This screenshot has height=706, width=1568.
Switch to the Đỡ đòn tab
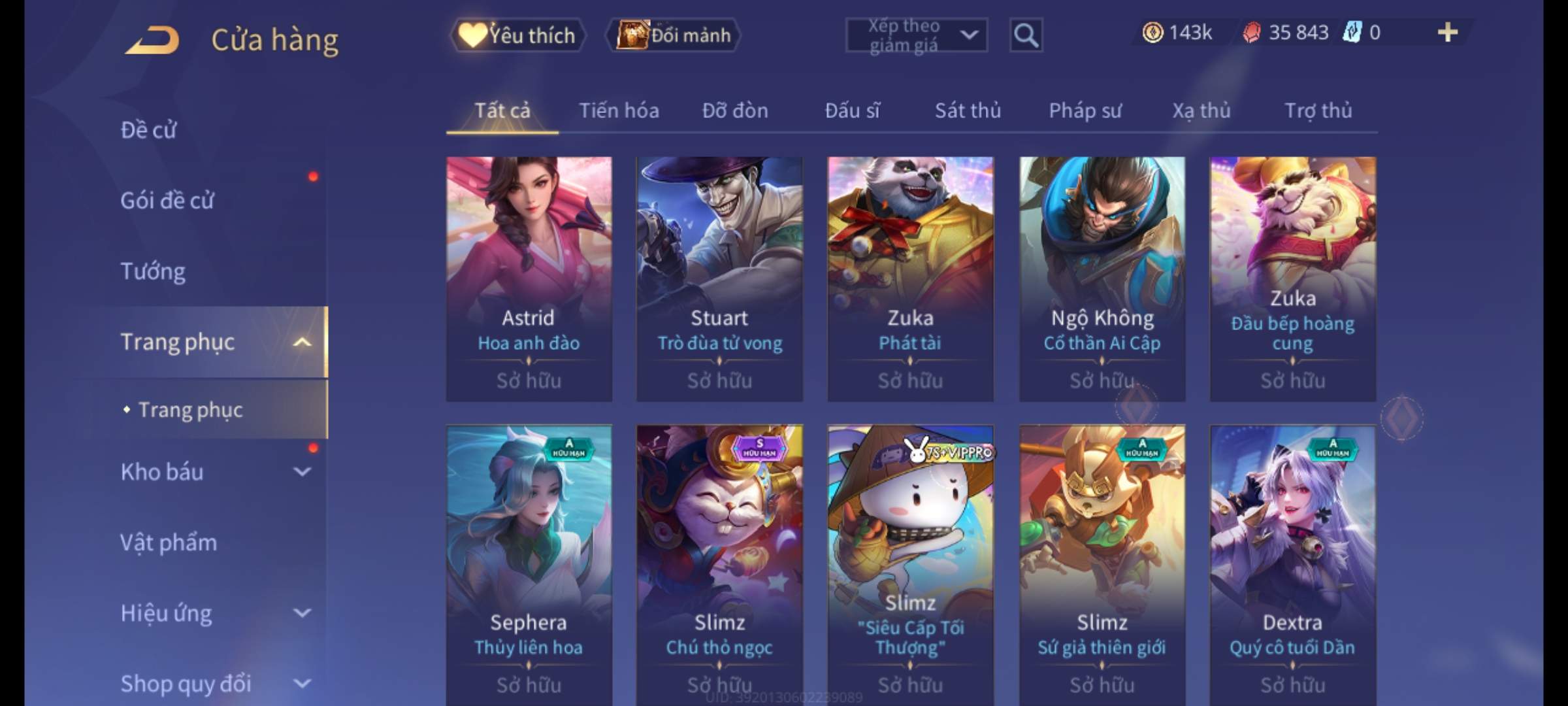(735, 111)
